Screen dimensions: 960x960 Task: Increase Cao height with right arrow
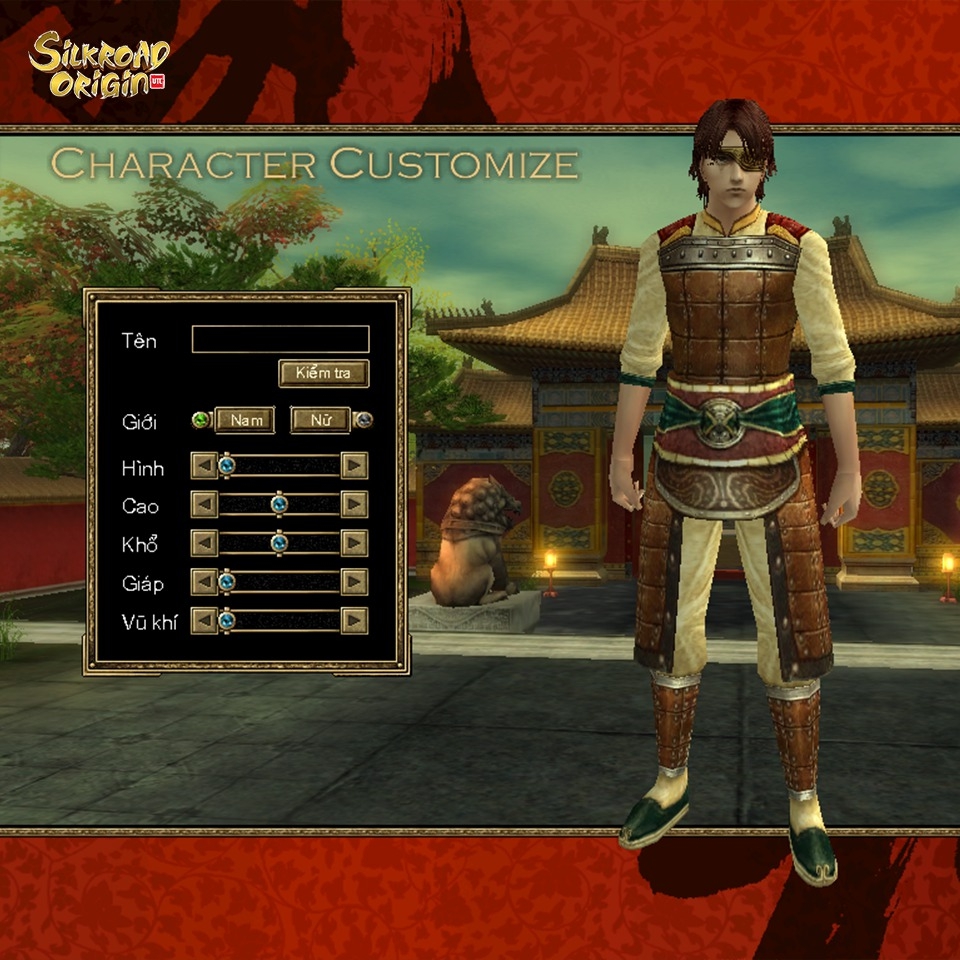(x=354, y=505)
